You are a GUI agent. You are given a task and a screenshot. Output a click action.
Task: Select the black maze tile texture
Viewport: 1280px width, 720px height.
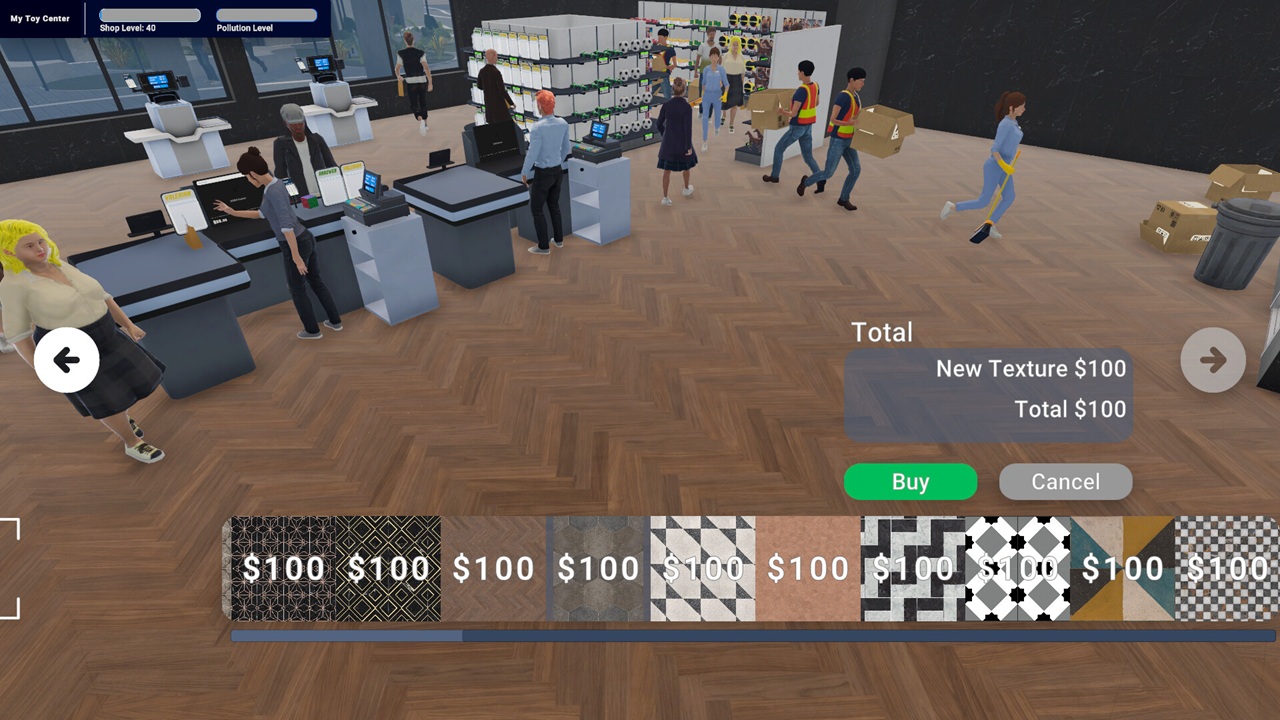(x=912, y=568)
